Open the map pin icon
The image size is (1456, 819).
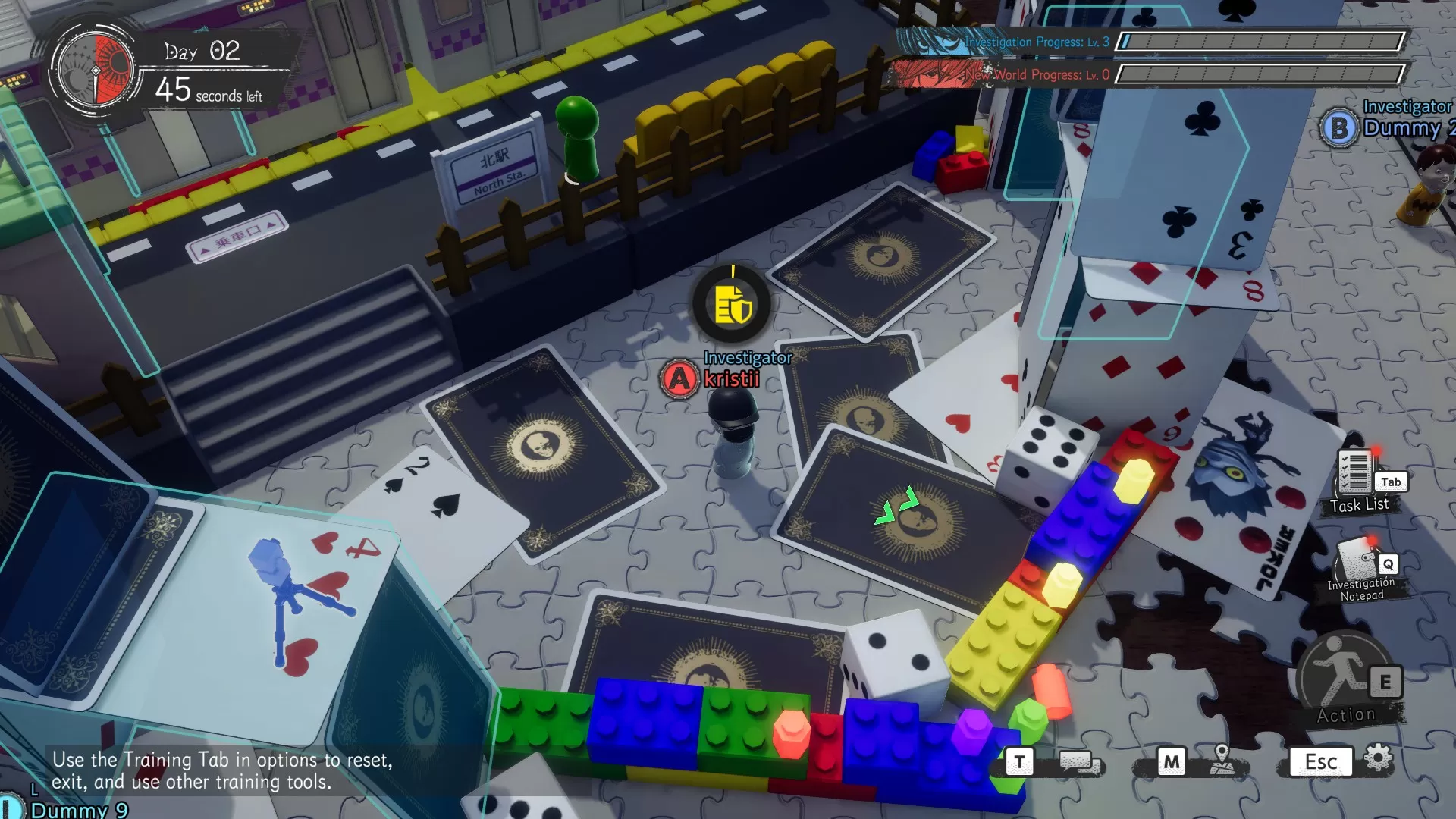(x=1222, y=759)
